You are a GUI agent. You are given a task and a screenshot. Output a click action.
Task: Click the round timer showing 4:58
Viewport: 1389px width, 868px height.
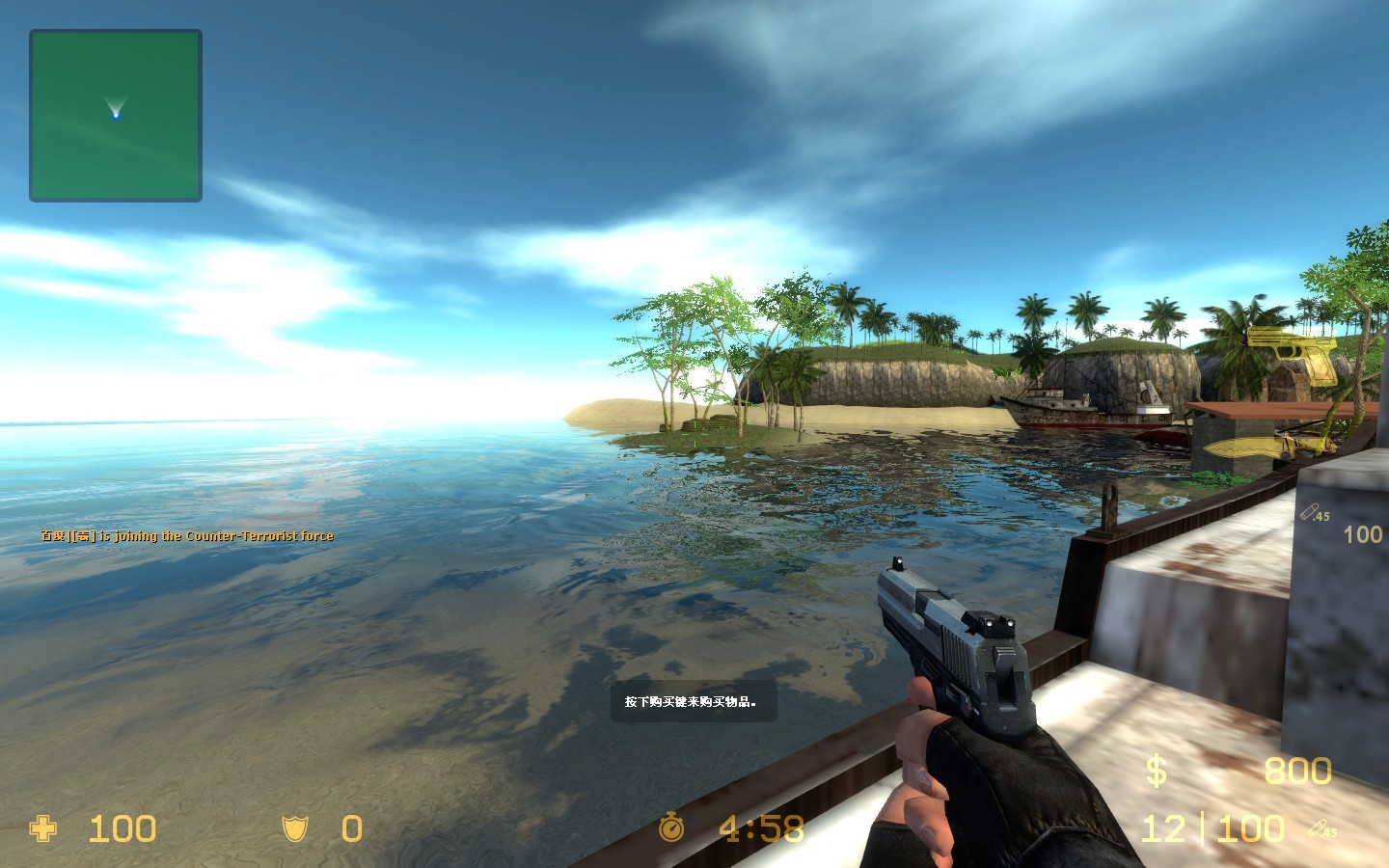(758, 827)
